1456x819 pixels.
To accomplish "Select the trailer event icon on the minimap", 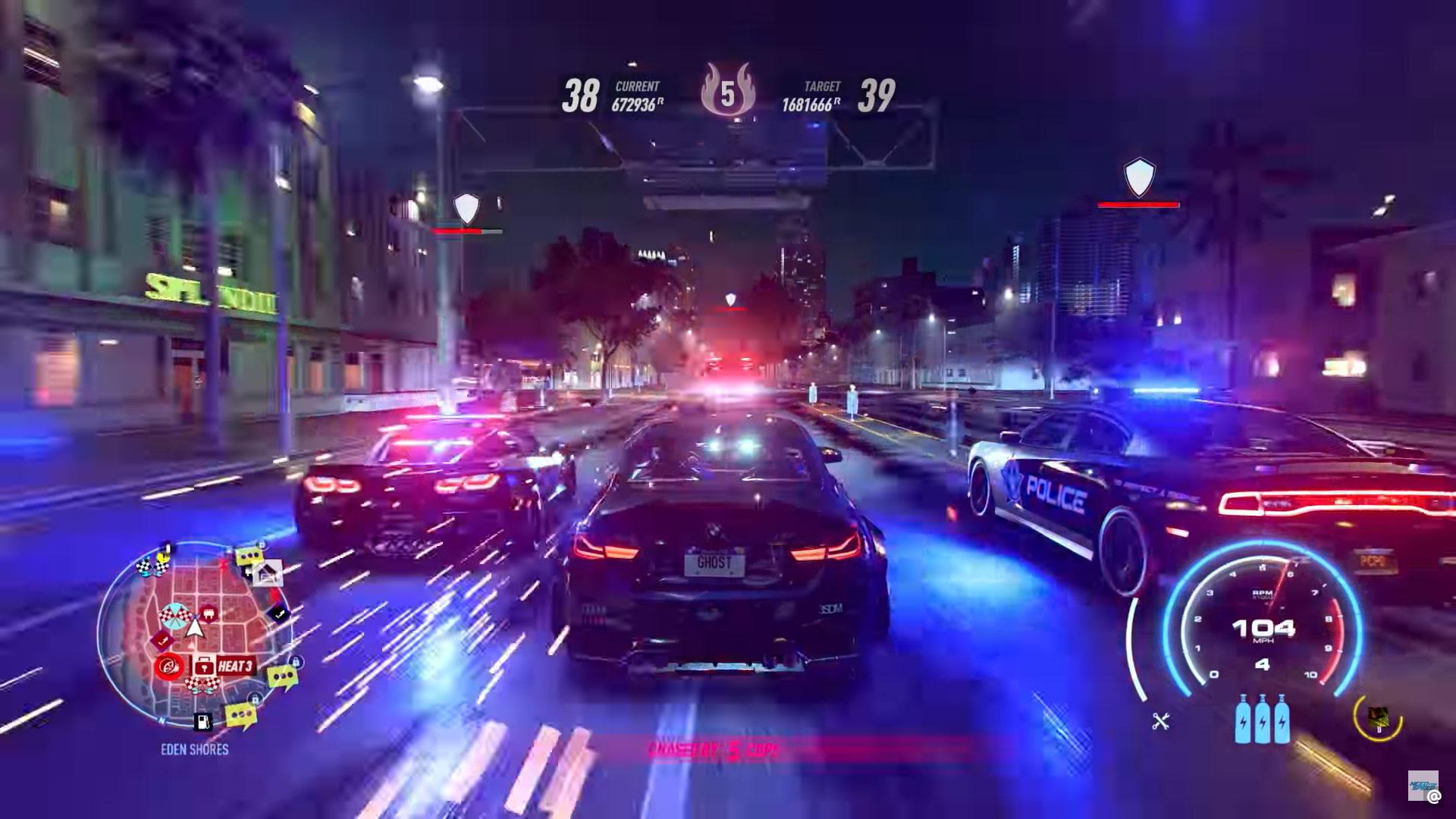I will (208, 614).
